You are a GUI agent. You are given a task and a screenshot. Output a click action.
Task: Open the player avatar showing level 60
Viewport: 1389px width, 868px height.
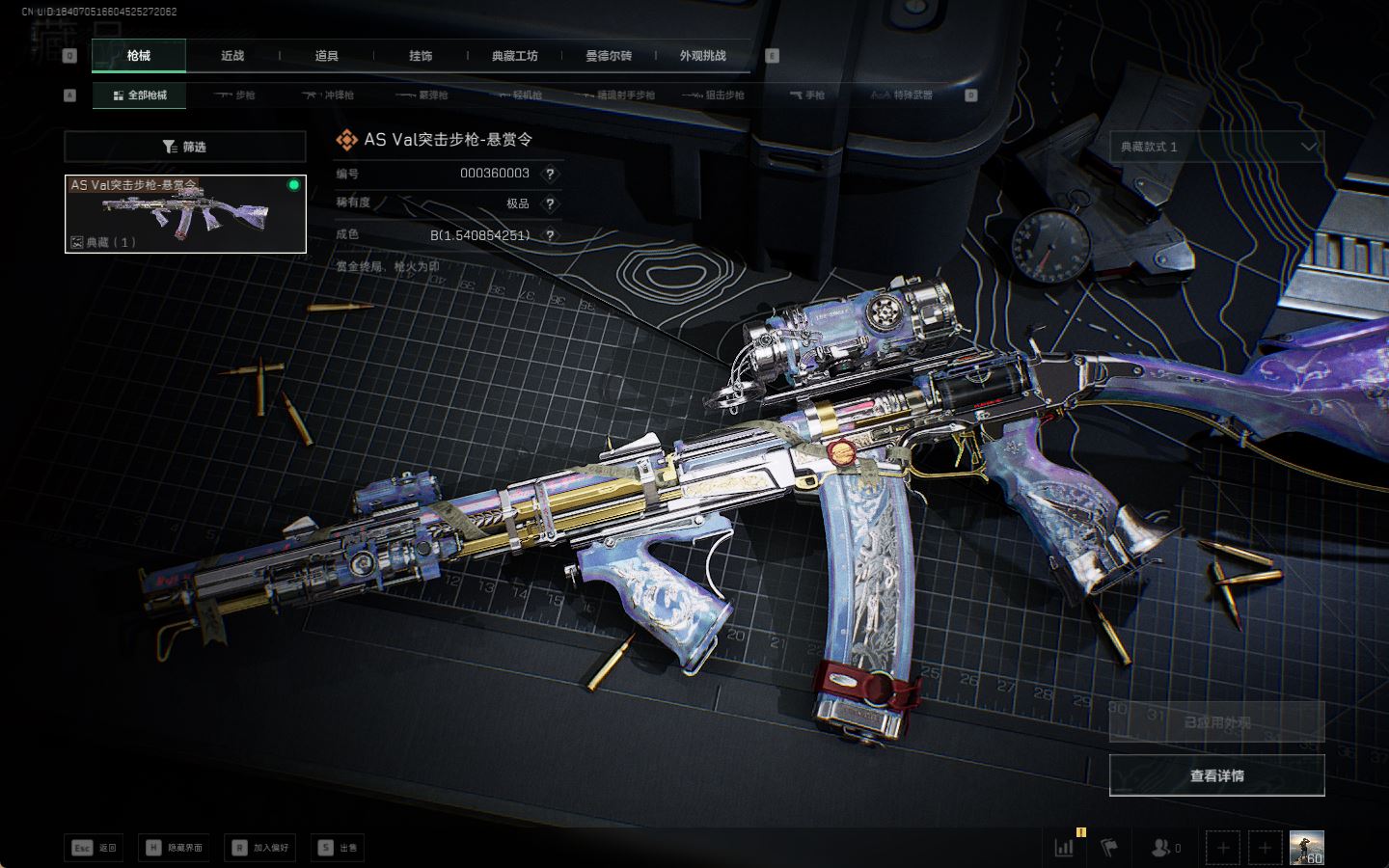[1306, 848]
